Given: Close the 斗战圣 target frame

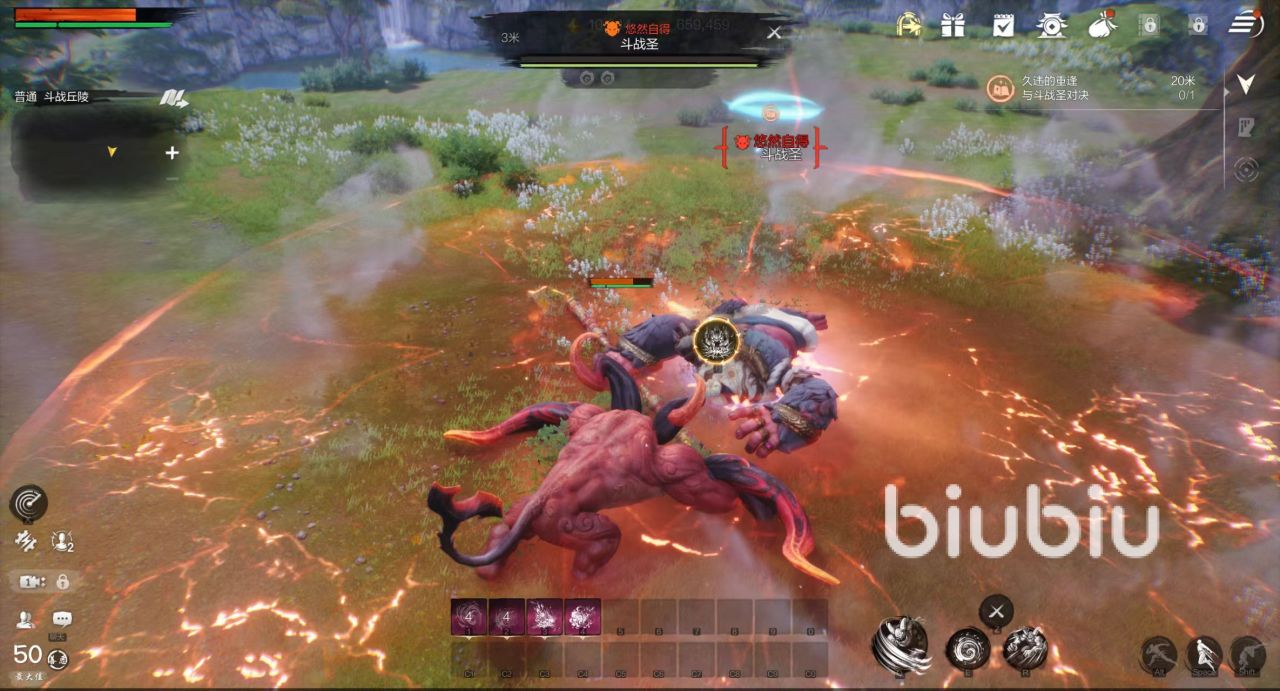Looking at the screenshot, I should pyautogui.click(x=774, y=32).
